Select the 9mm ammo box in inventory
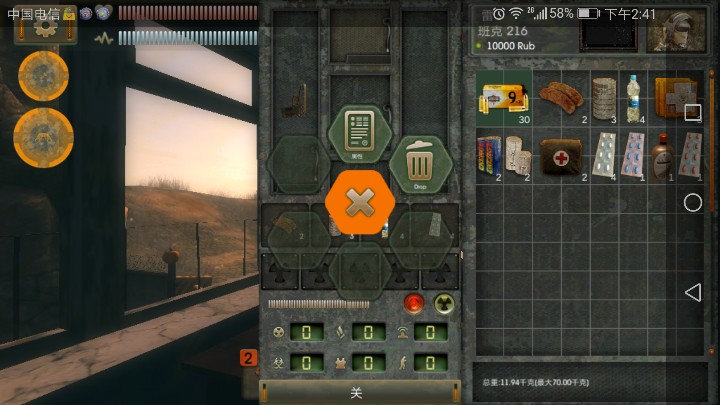 click(502, 98)
